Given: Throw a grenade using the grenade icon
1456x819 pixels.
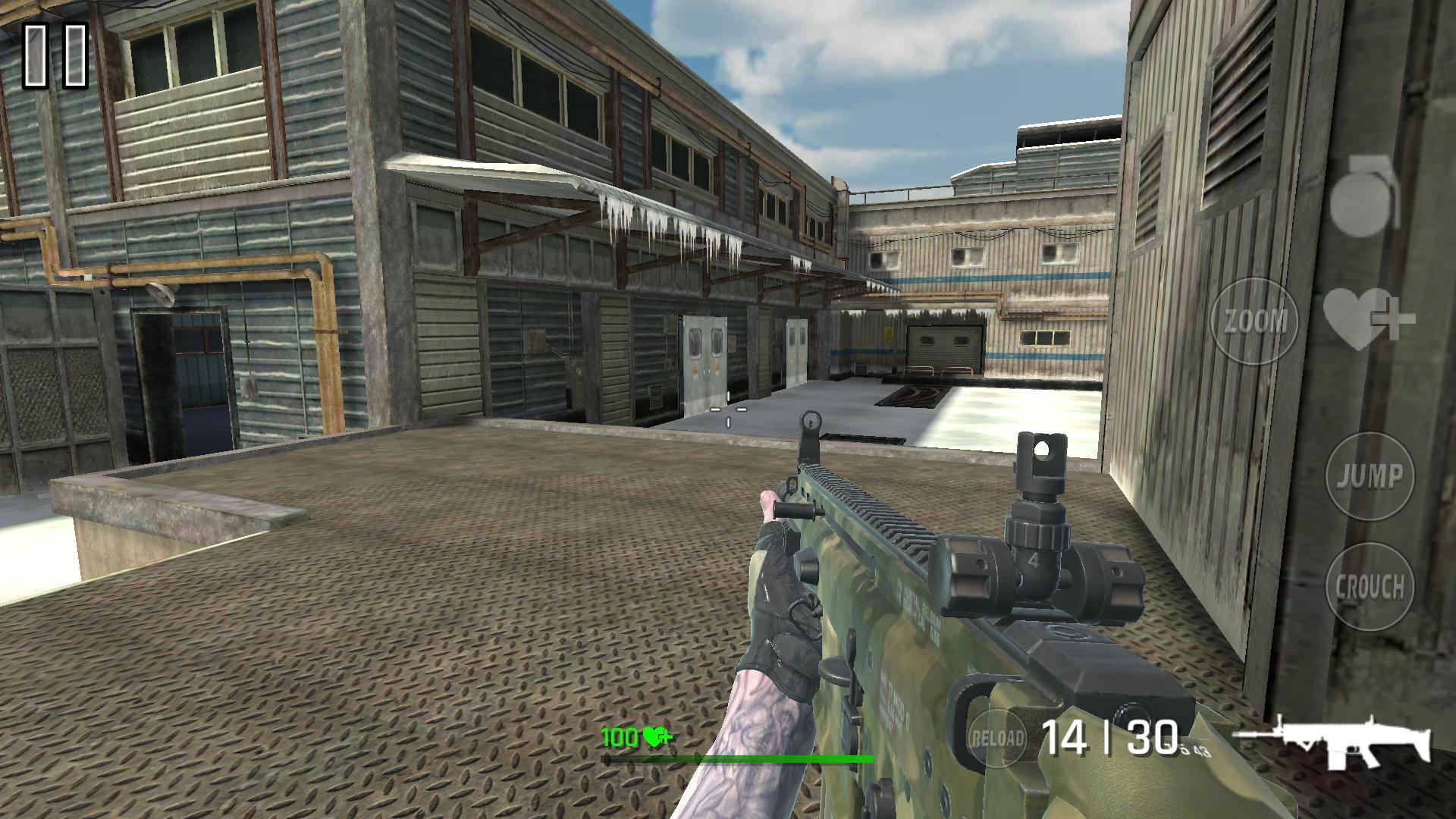Looking at the screenshot, I should [1366, 193].
